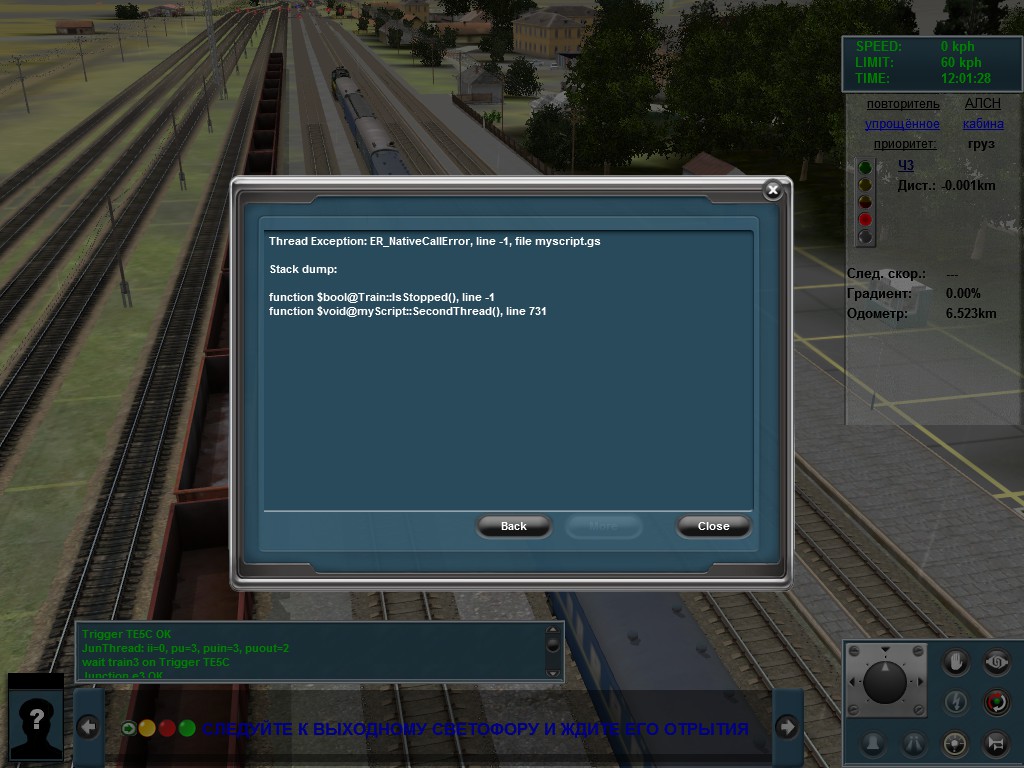
Task: Click the hand-shaped stop button
Action: pos(957,662)
